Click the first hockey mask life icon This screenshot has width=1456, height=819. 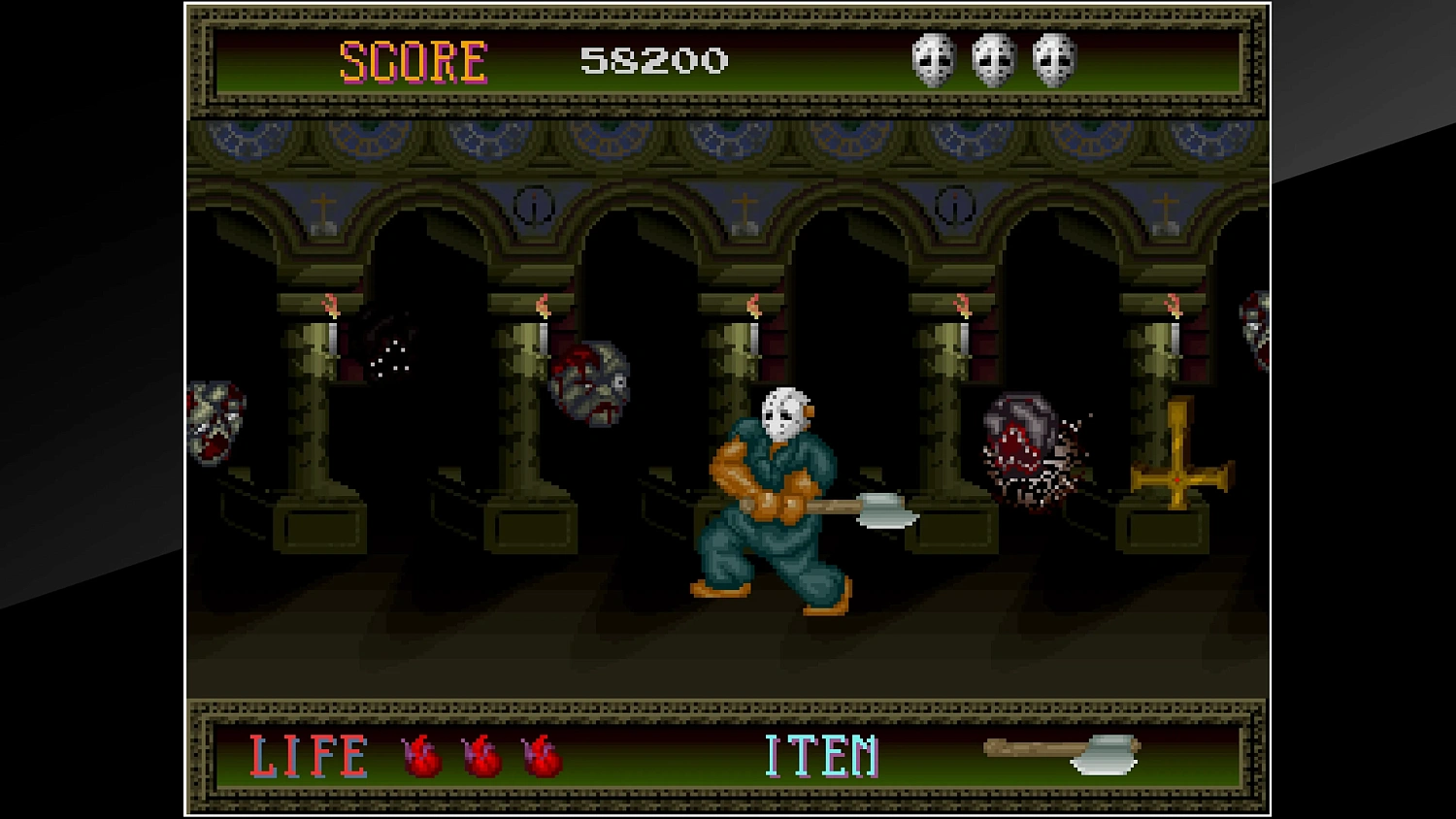pos(932,60)
